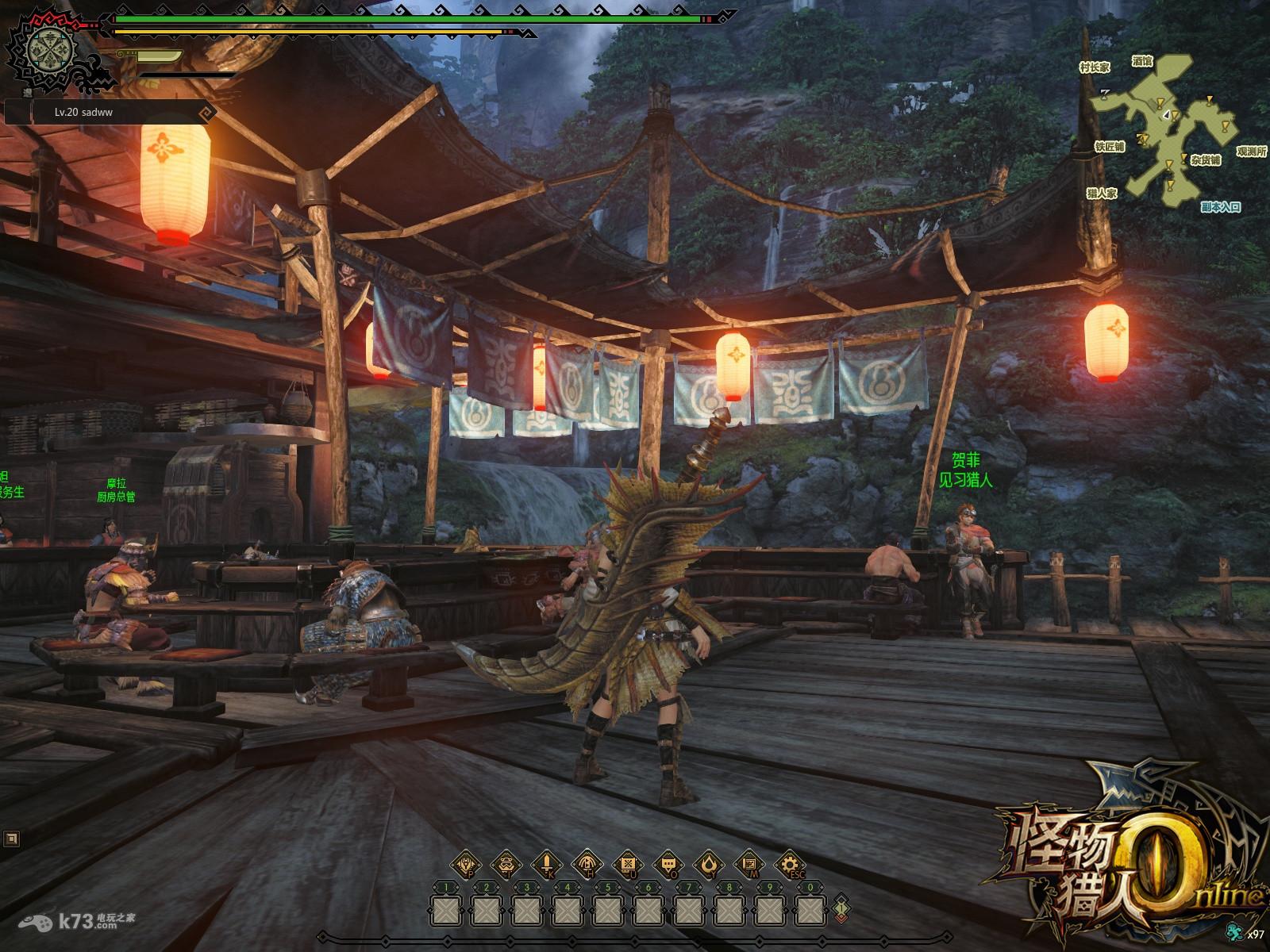Click the 观测所 observatory map label
The height and width of the screenshot is (952, 1270).
pyautogui.click(x=1250, y=152)
